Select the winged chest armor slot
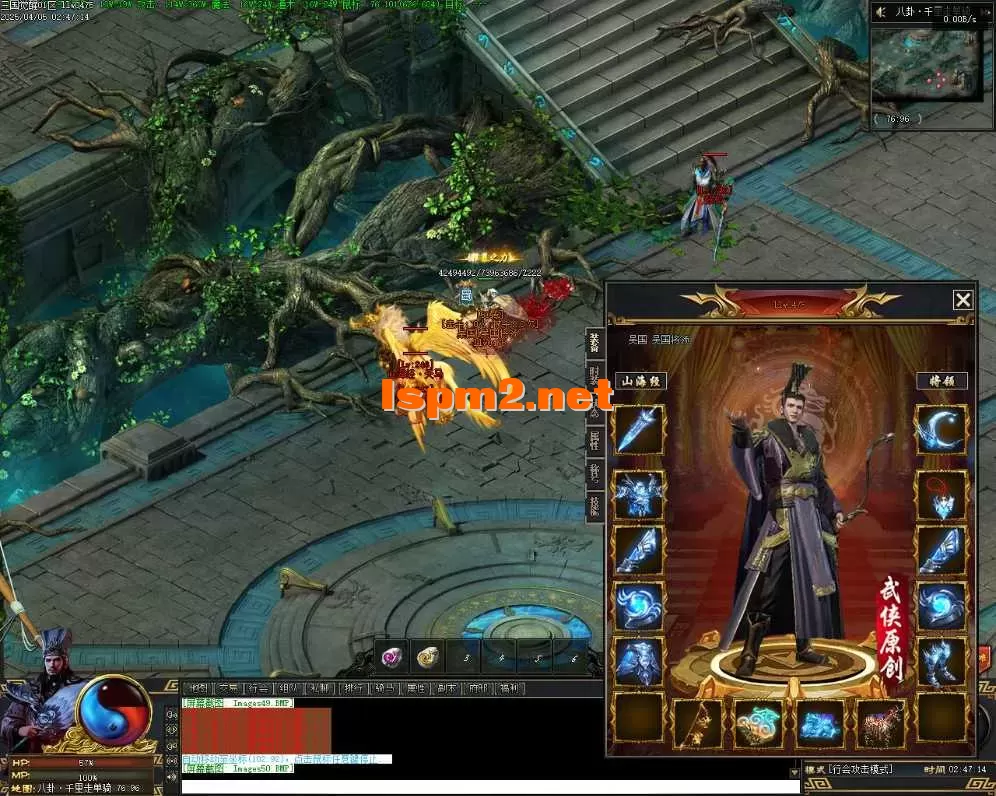 click(638, 495)
